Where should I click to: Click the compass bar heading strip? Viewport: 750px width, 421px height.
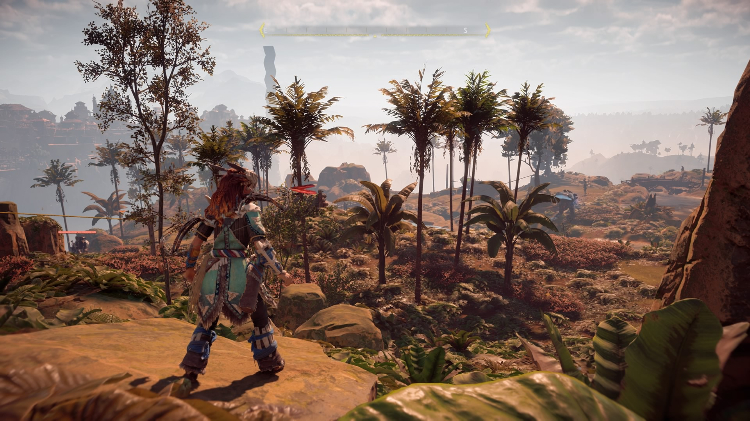(375, 31)
